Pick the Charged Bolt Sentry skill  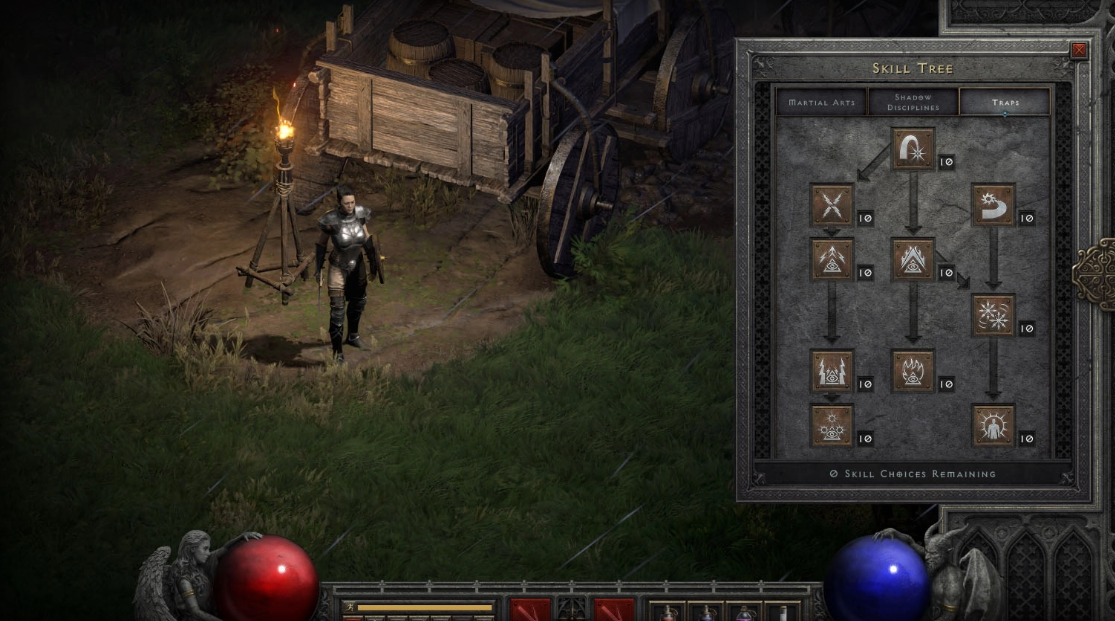coord(832,260)
